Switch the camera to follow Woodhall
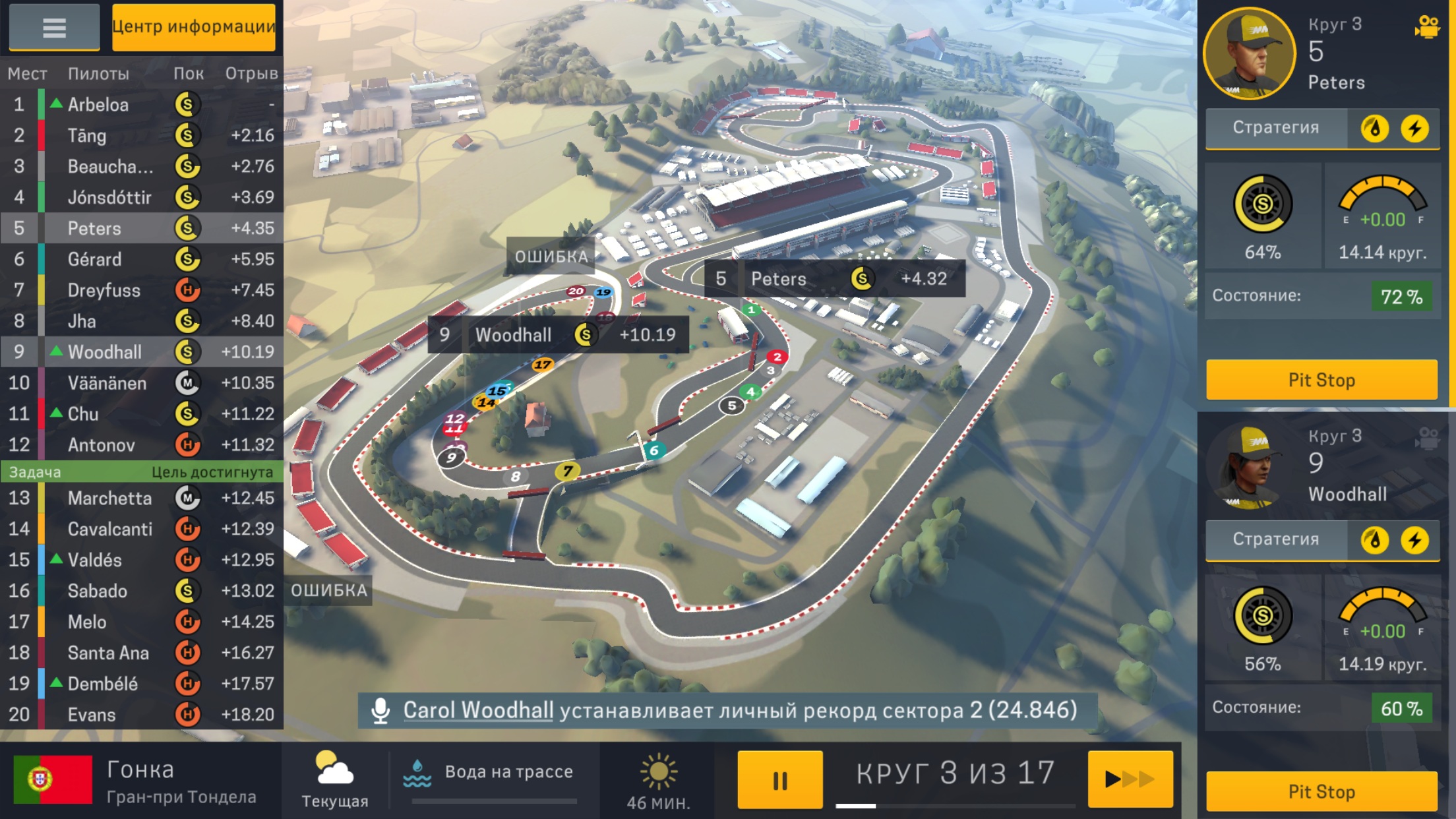The width and height of the screenshot is (1456, 819). click(1427, 438)
